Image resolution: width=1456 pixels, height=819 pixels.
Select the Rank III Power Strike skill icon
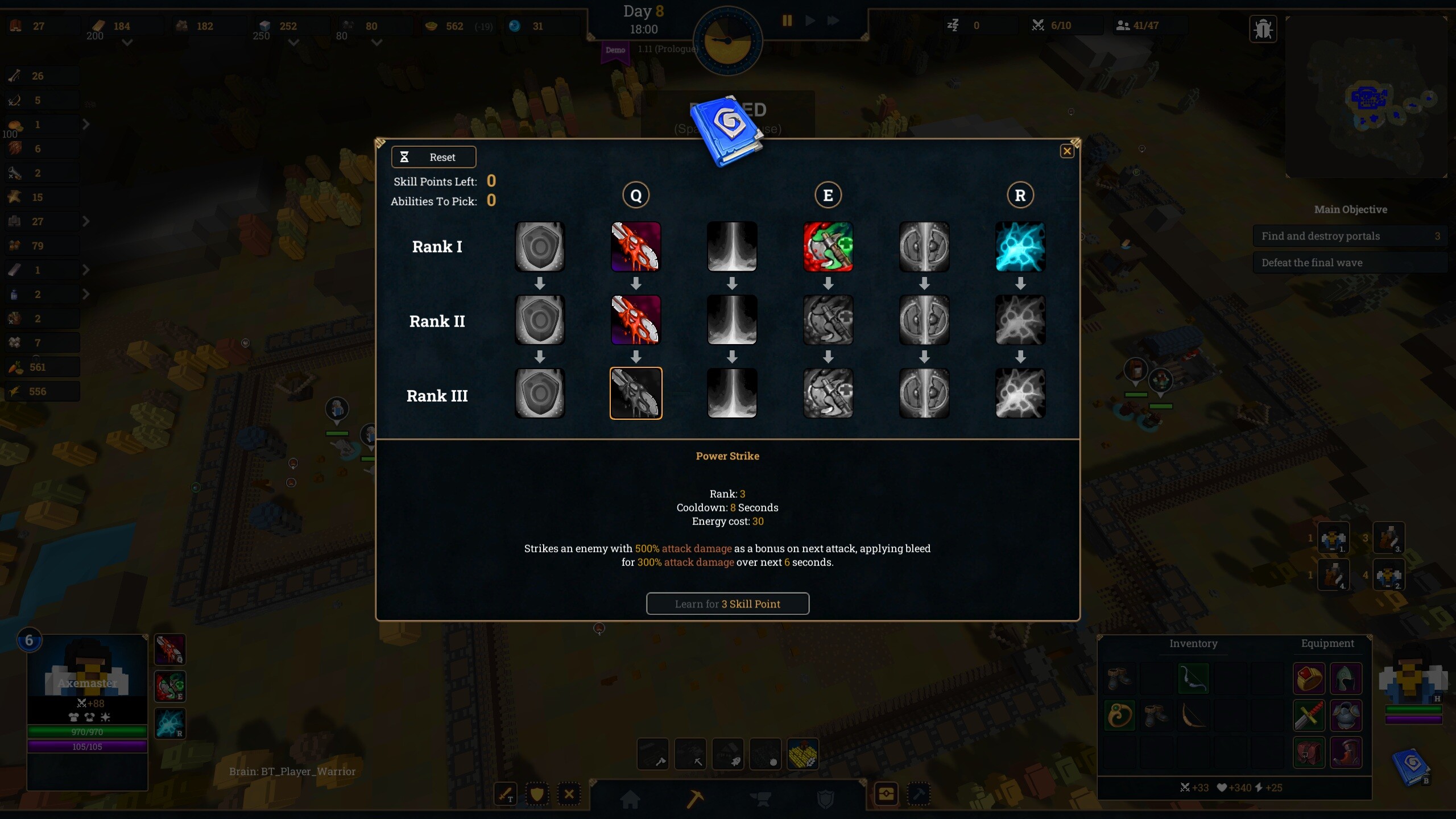pyautogui.click(x=636, y=393)
